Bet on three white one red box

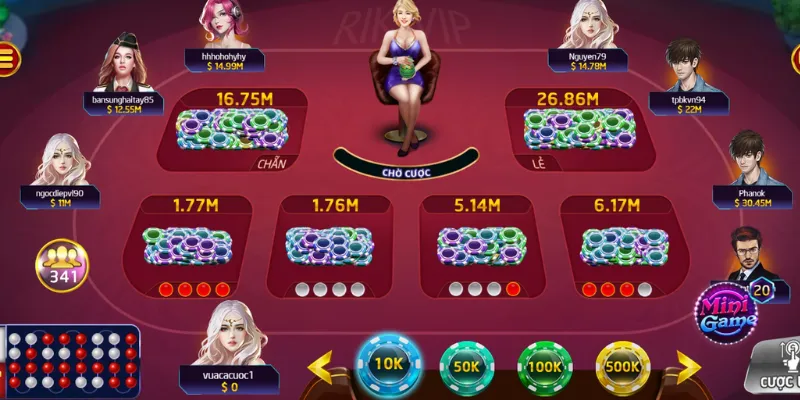click(470, 247)
